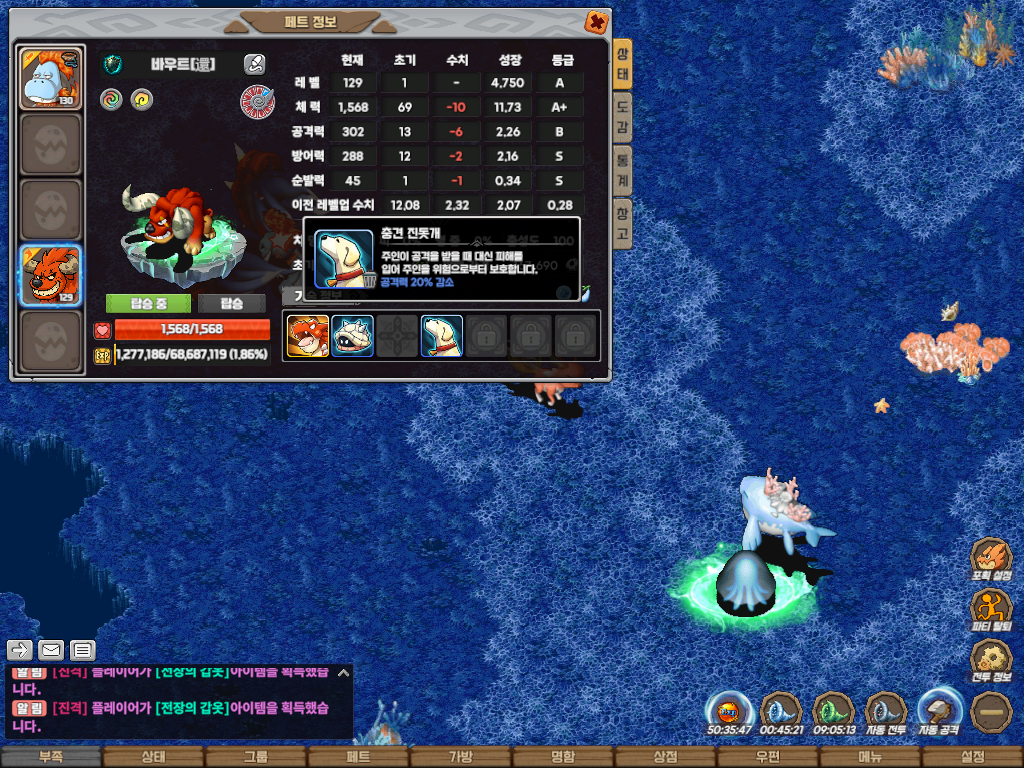Toggle 자동 전투 auto battle
This screenshot has height=768, width=1024.
pos(885,713)
